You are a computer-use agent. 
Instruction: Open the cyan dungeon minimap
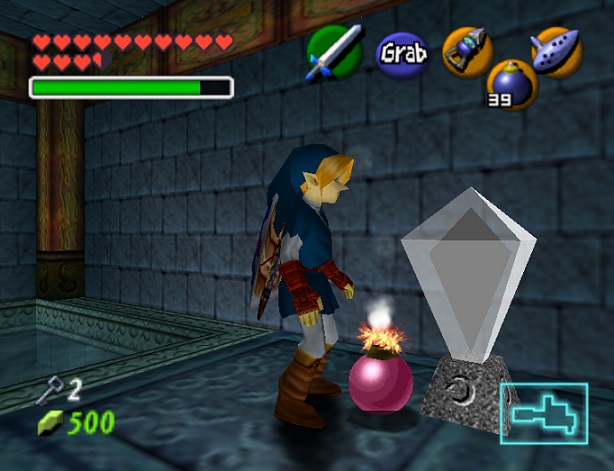tap(544, 412)
